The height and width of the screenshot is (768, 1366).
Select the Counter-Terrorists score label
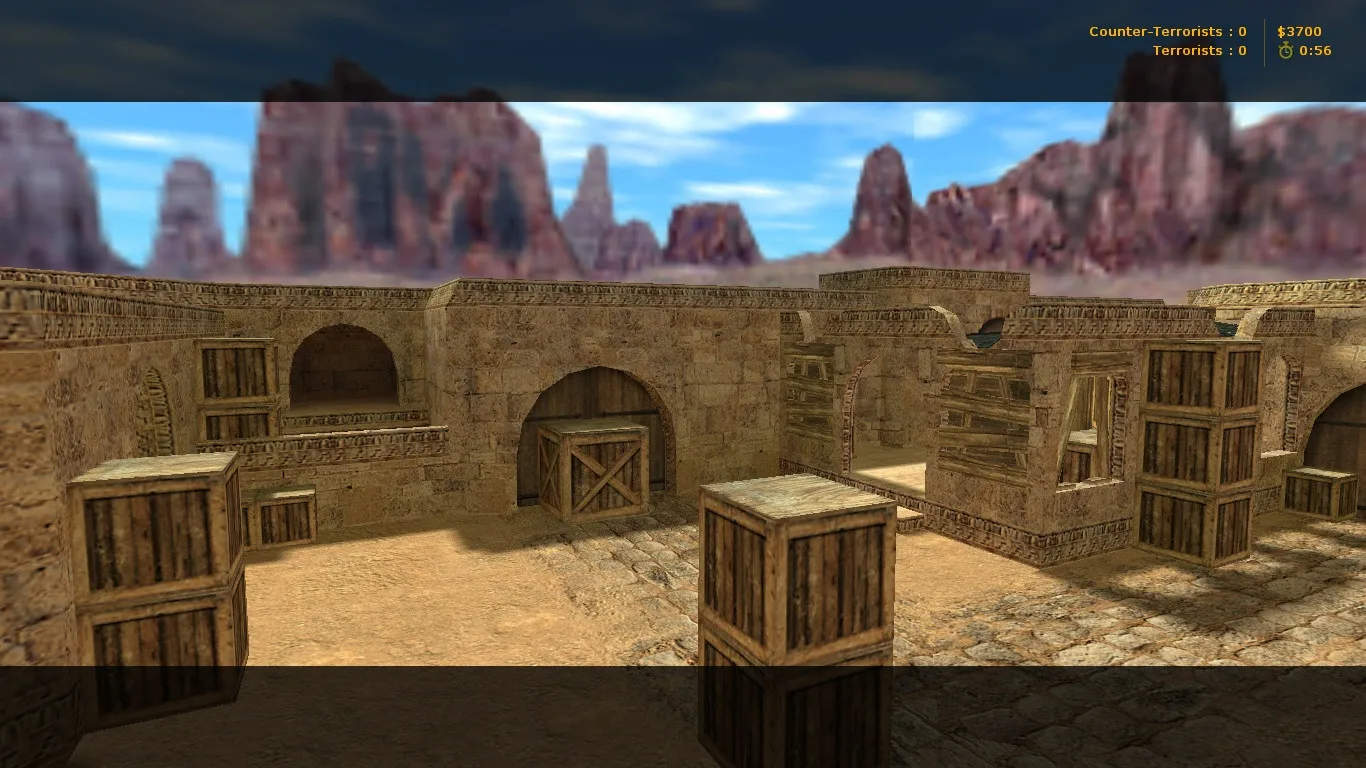(1155, 31)
